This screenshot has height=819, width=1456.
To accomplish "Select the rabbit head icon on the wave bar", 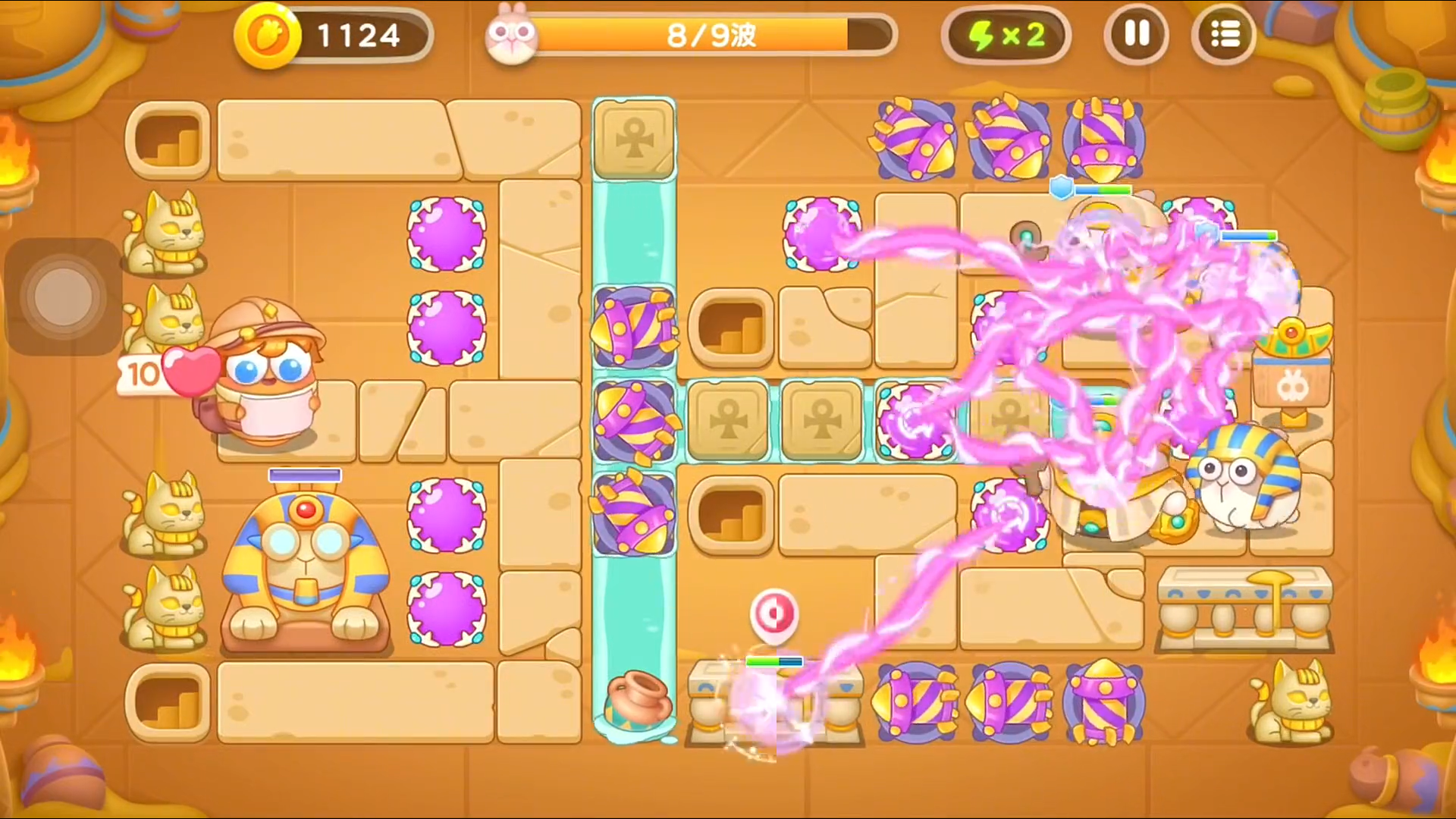I will tap(512, 34).
